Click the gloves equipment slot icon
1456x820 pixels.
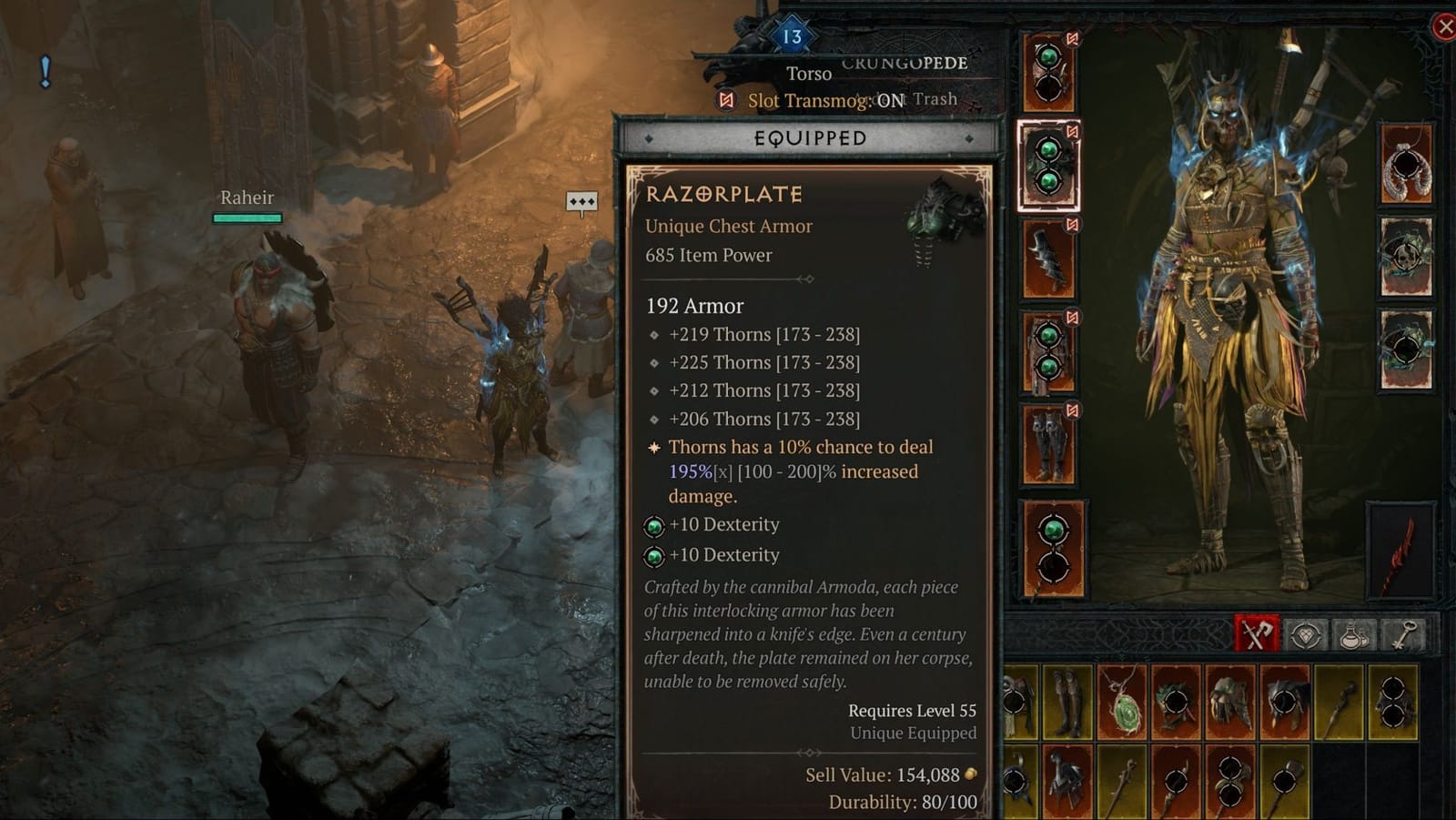1048,257
